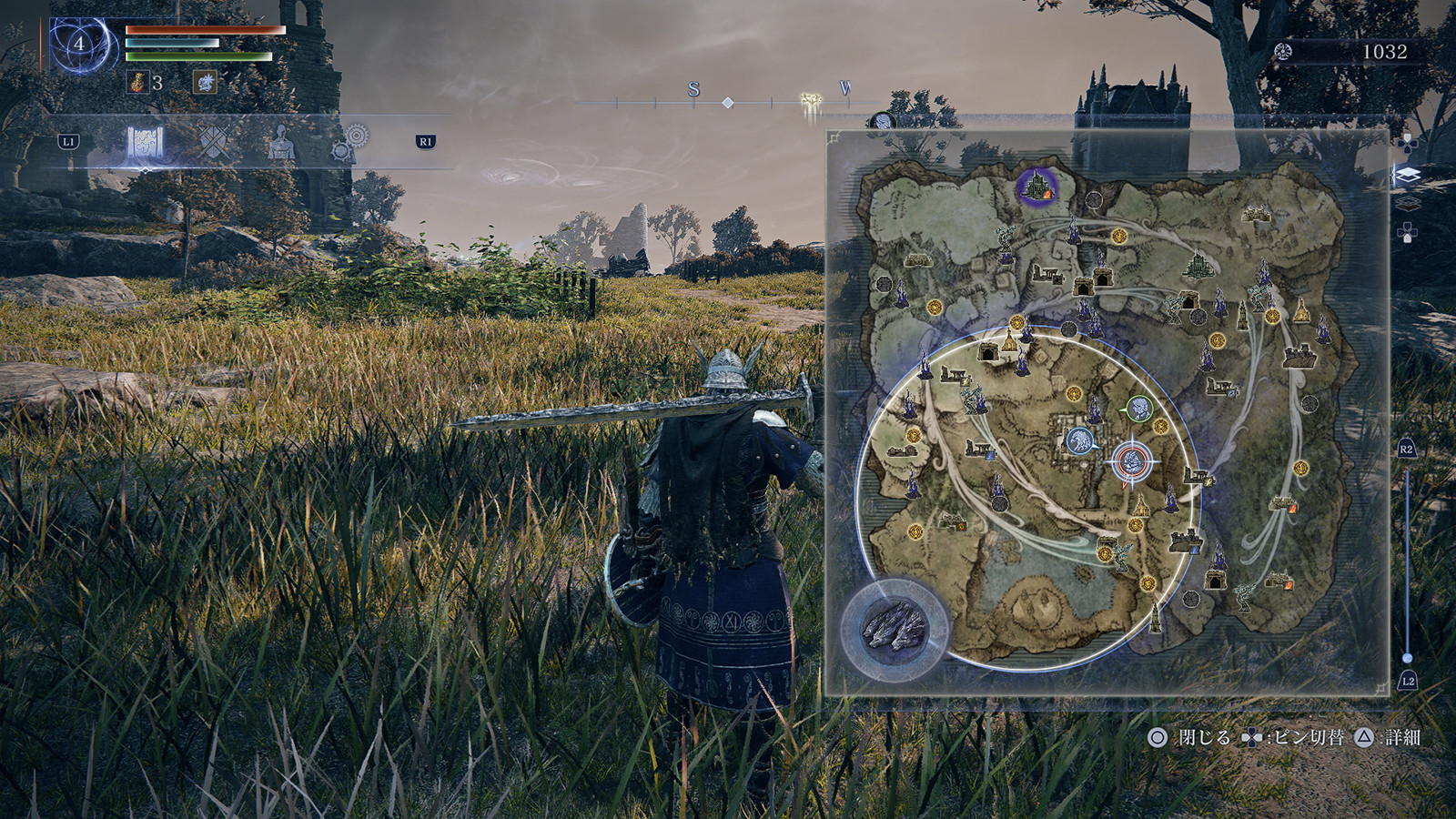Select the green-ringed teammate marker

coord(1138,409)
